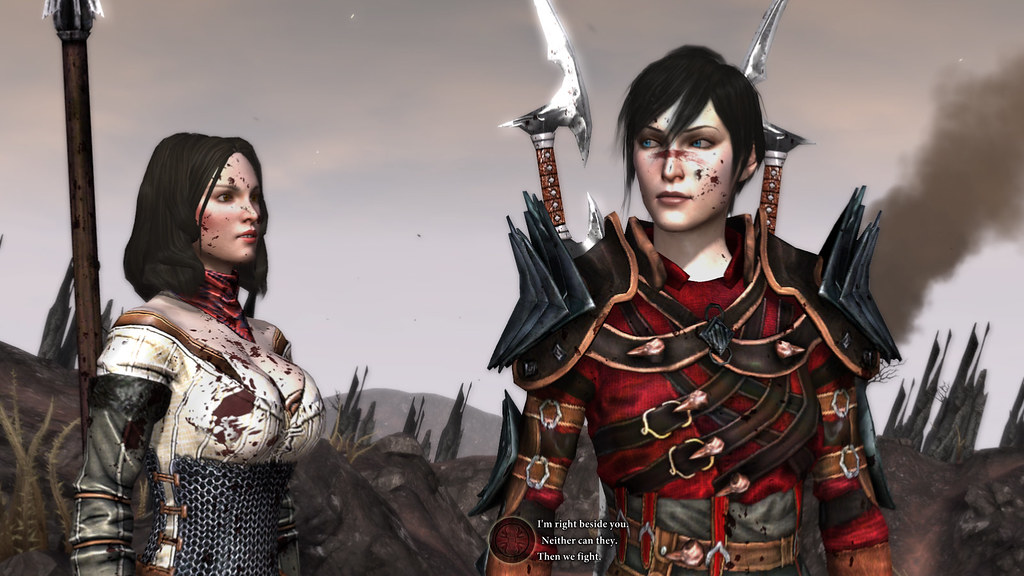Select the "Neither can they." dialogue option

[x=575, y=540]
